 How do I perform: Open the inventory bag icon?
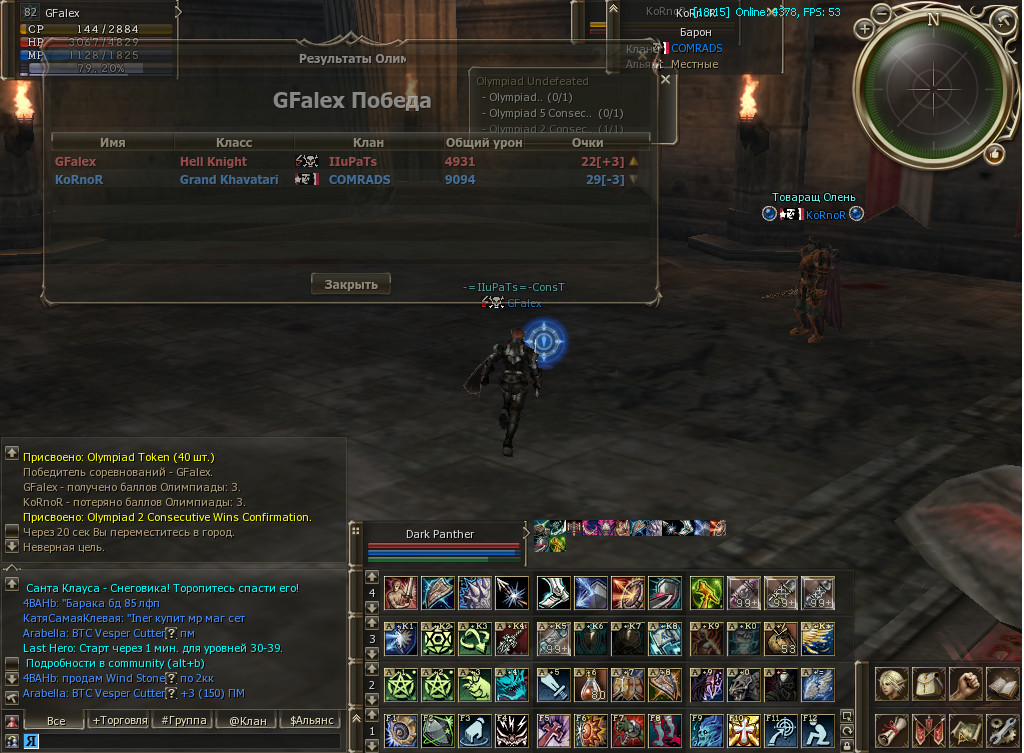click(928, 685)
